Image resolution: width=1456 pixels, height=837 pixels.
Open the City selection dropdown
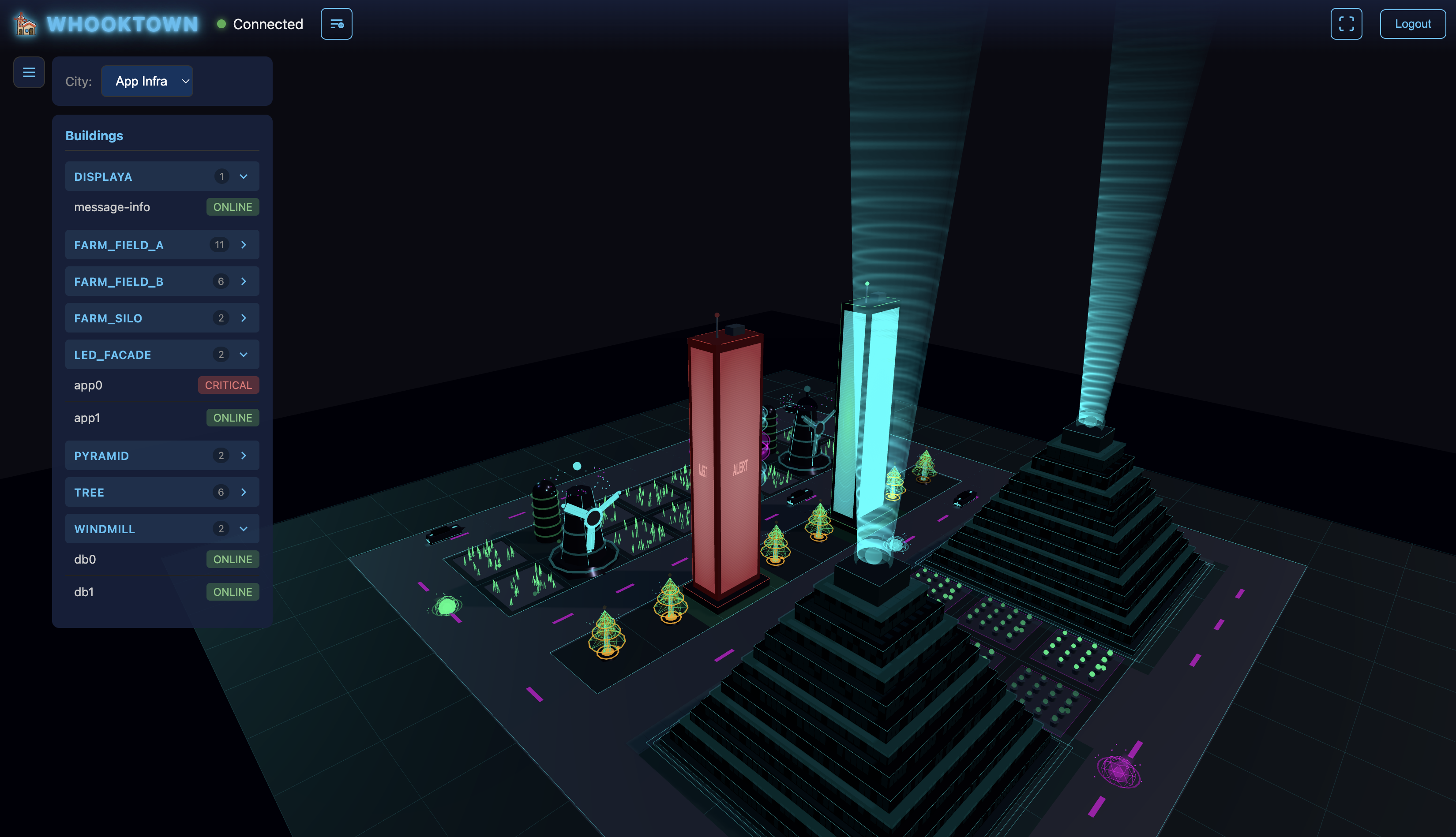tap(146, 81)
